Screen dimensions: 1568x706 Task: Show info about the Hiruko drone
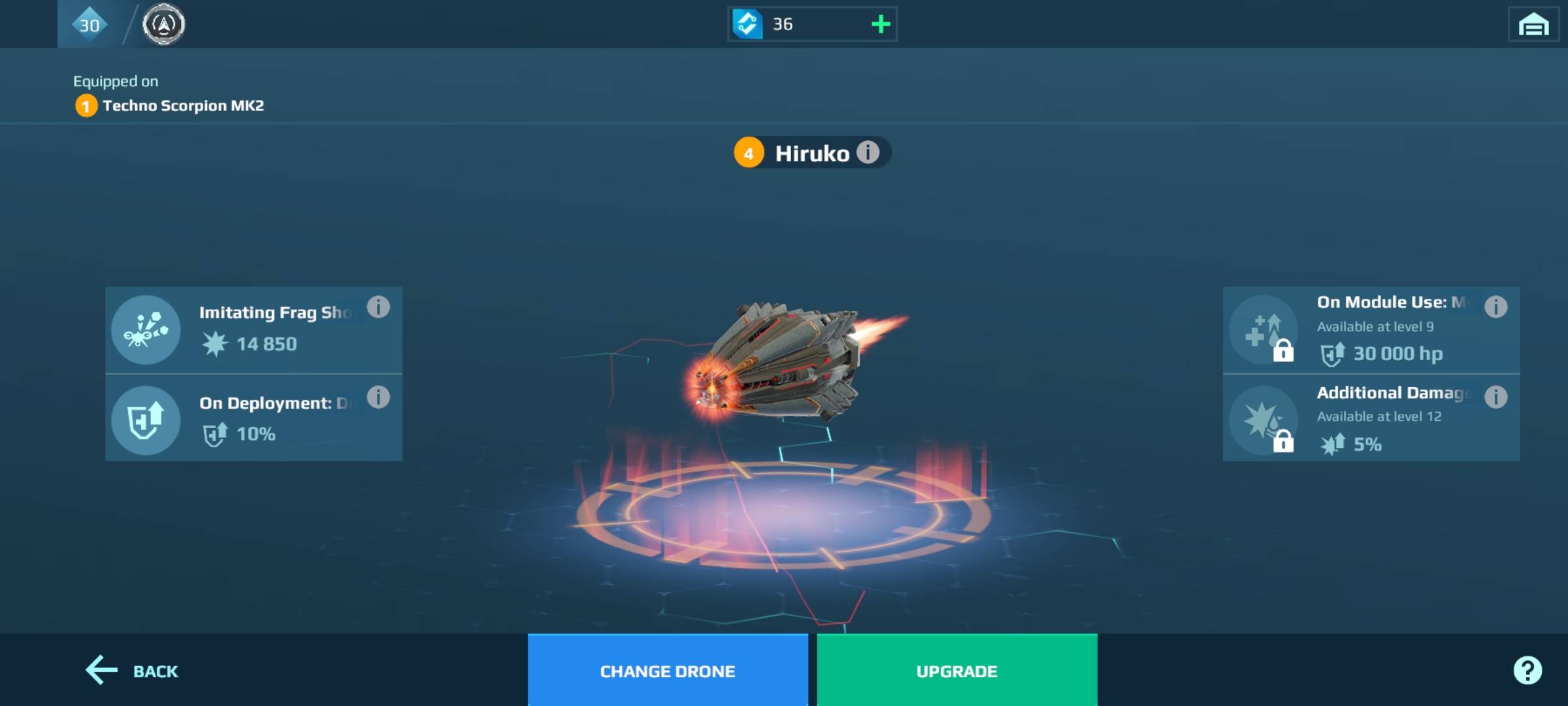(x=868, y=152)
